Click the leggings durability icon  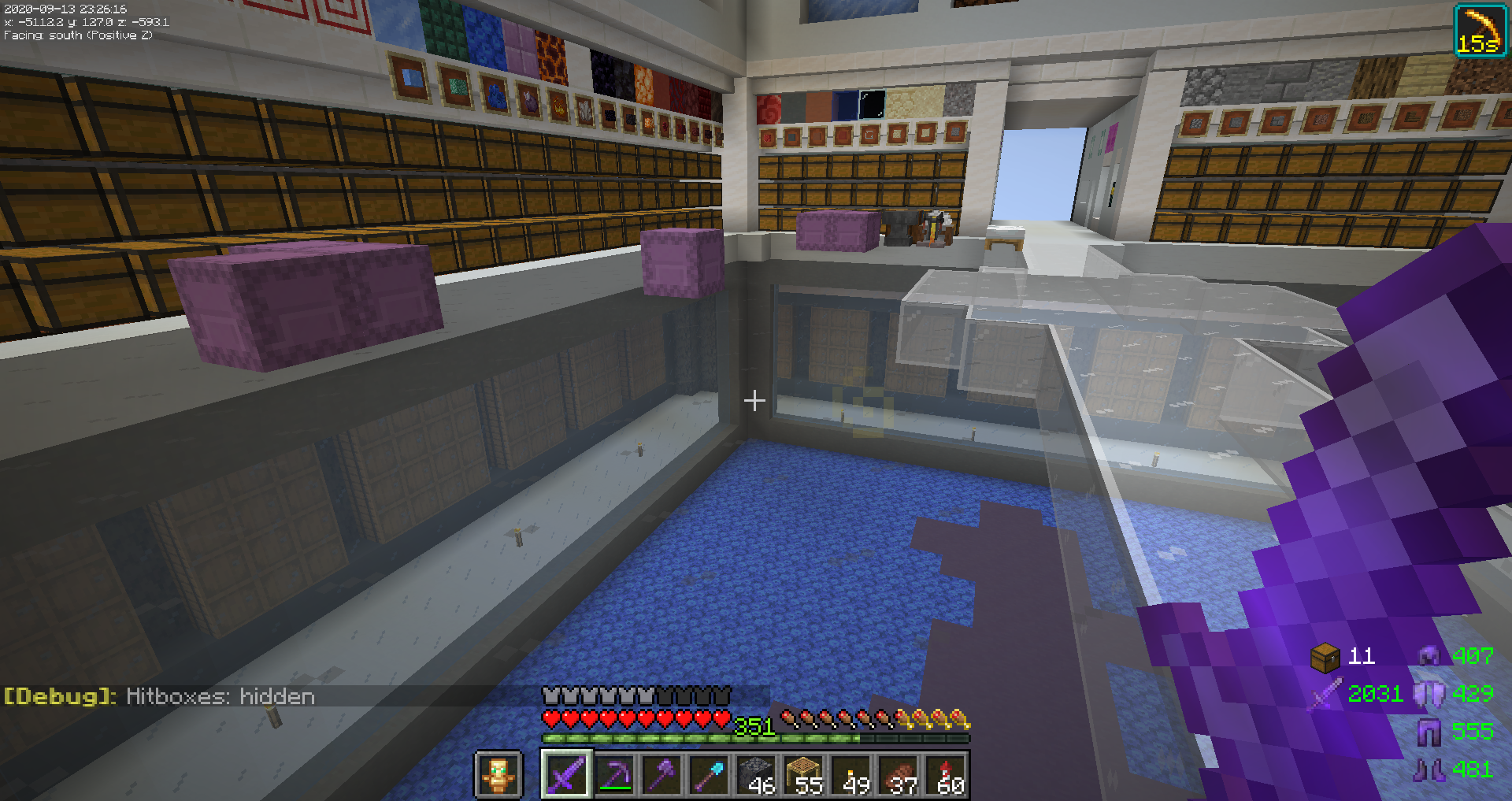1429,732
